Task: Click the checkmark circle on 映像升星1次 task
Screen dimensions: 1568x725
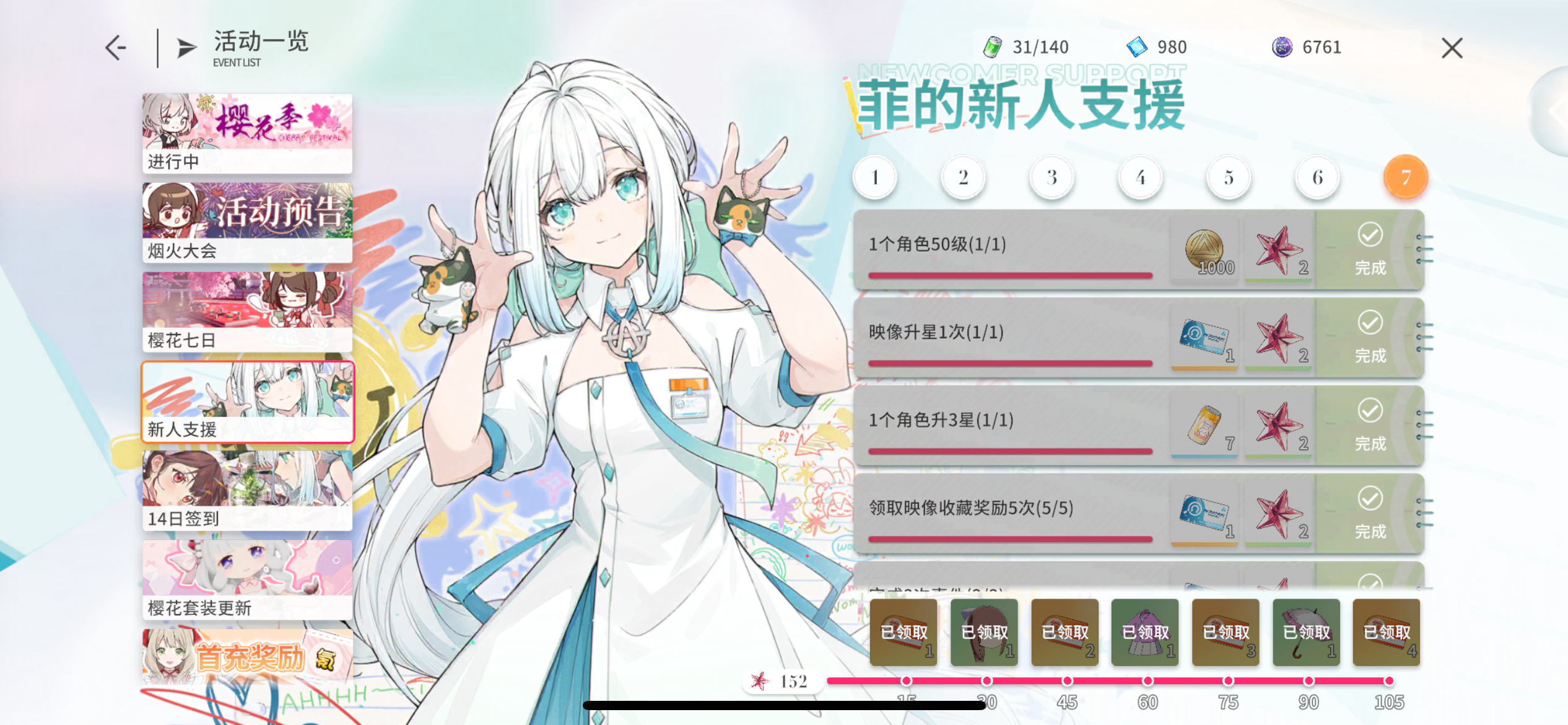Action: point(1370,323)
